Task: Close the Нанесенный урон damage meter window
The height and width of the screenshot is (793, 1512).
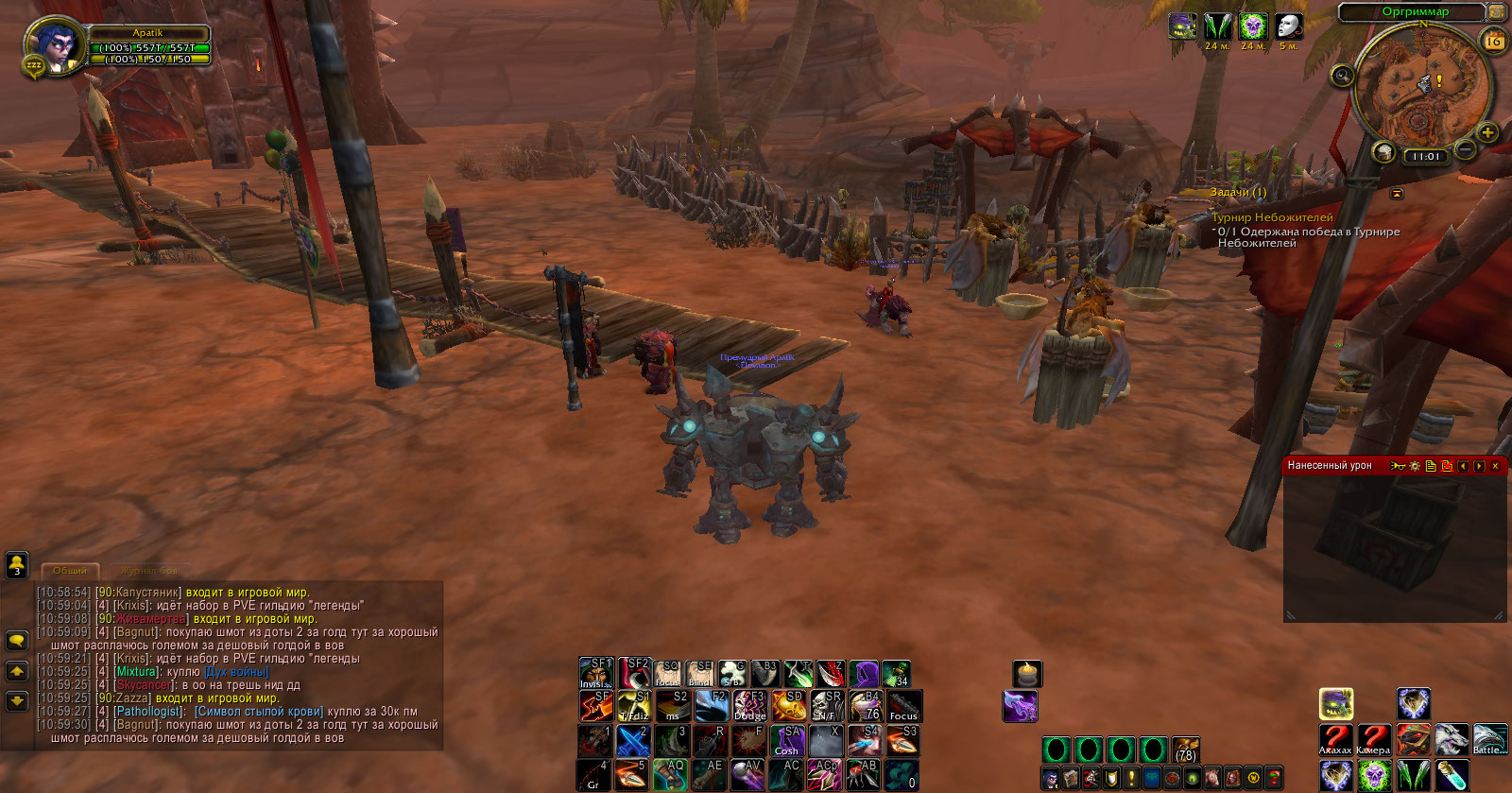Action: 1495,466
